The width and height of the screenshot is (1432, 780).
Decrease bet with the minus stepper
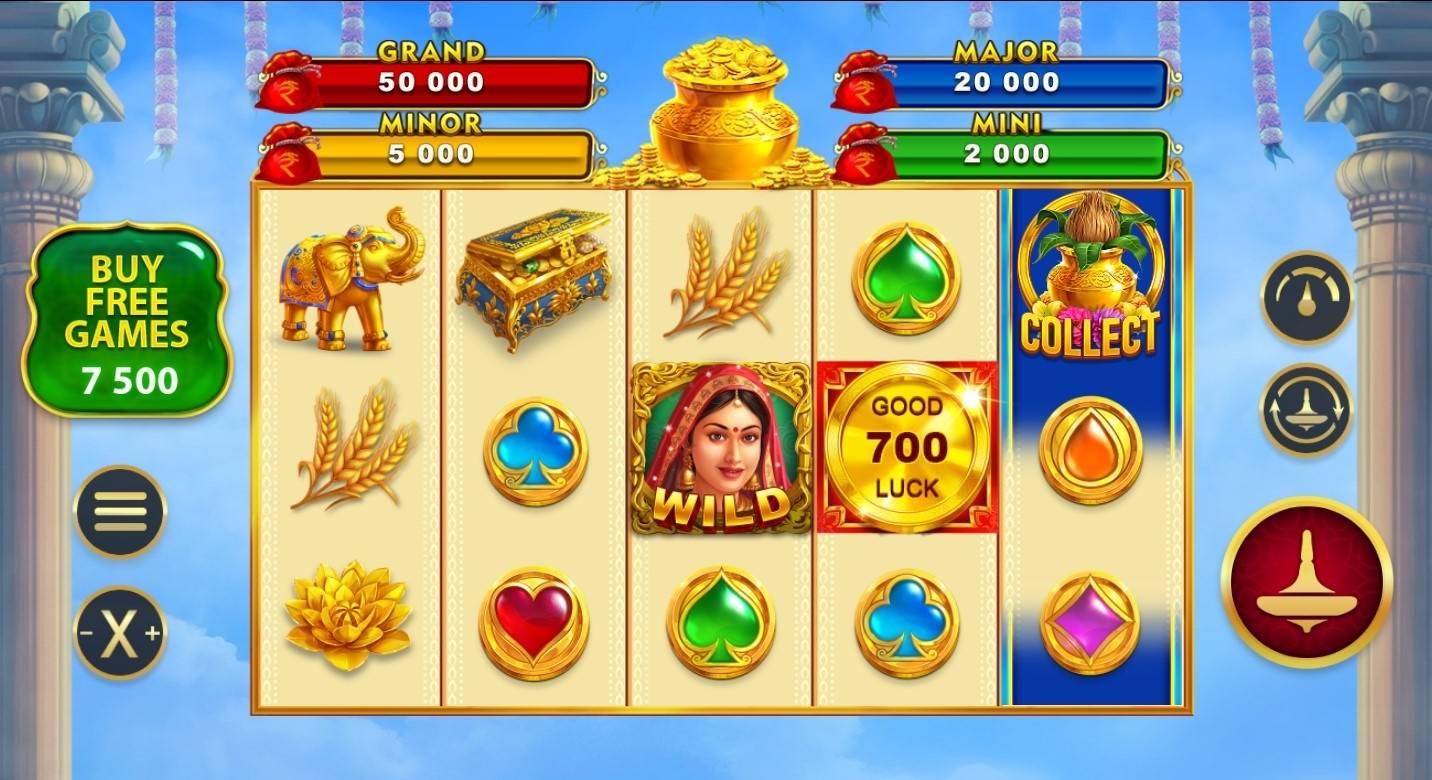pos(87,632)
